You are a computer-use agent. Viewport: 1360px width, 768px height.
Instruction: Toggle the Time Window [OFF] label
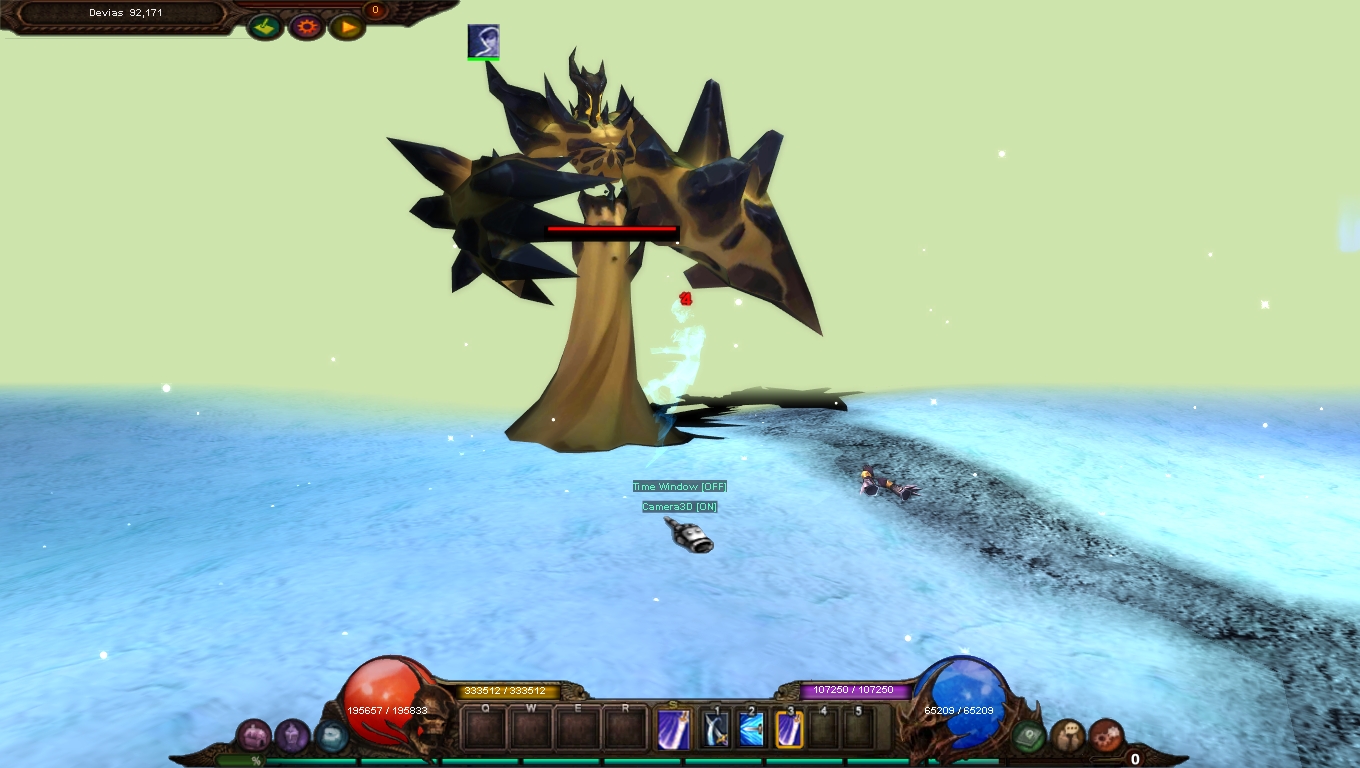[680, 487]
